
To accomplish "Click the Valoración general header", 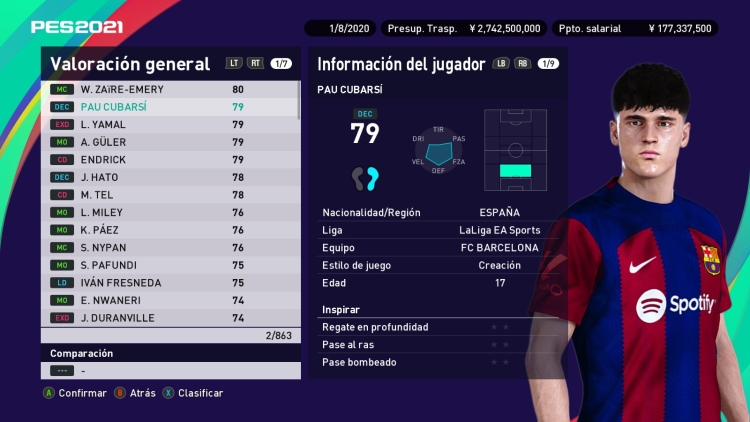I will point(130,64).
